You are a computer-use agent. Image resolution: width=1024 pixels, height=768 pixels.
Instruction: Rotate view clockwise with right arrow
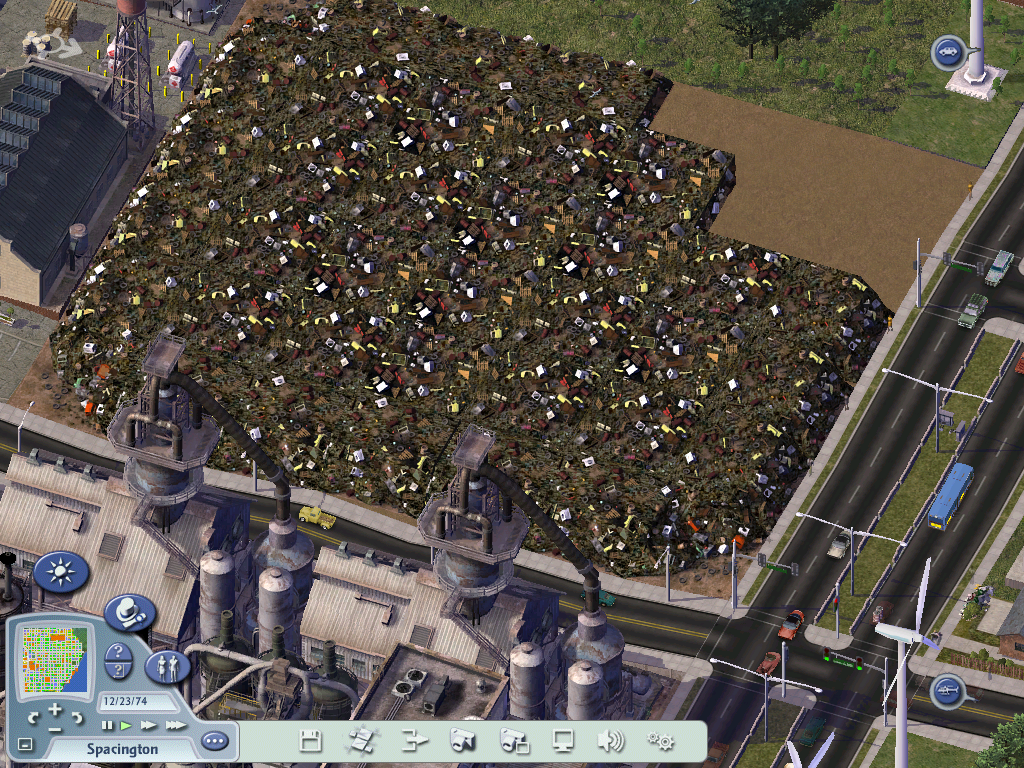[x=77, y=718]
